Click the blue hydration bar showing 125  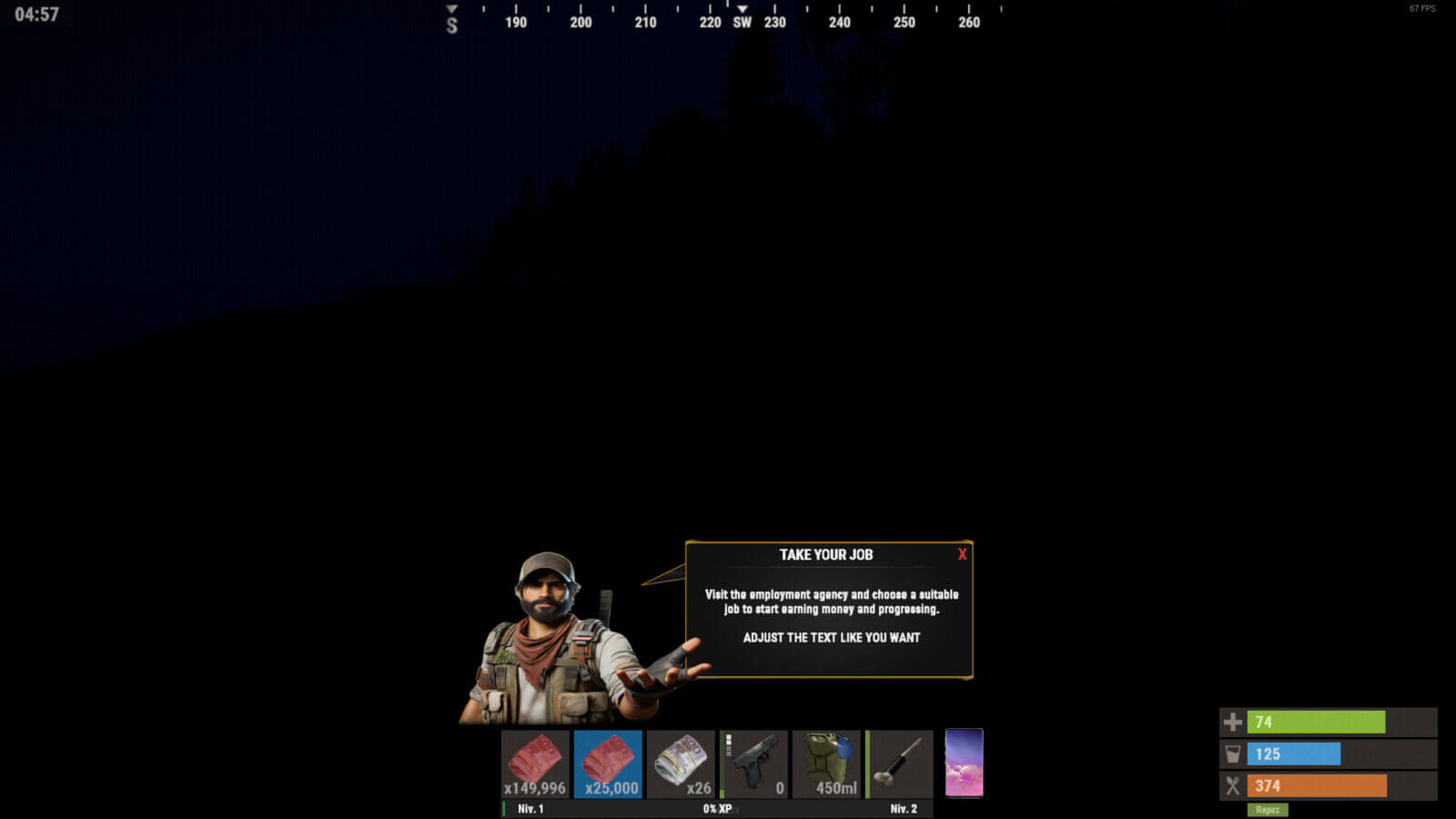click(x=1294, y=753)
